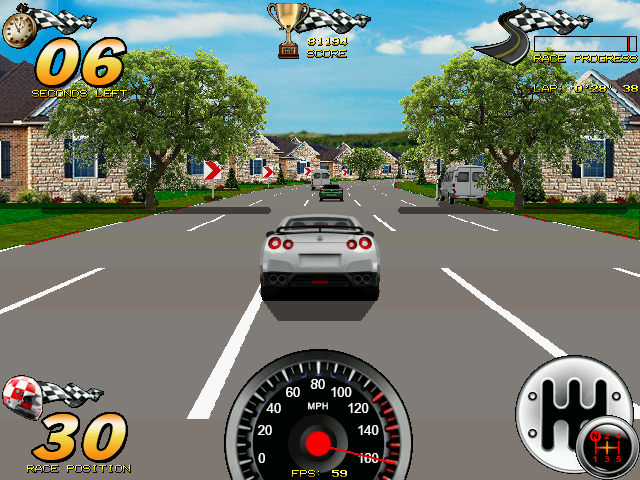Click the stopwatch icon
The image size is (640, 480).
click(x=16, y=29)
